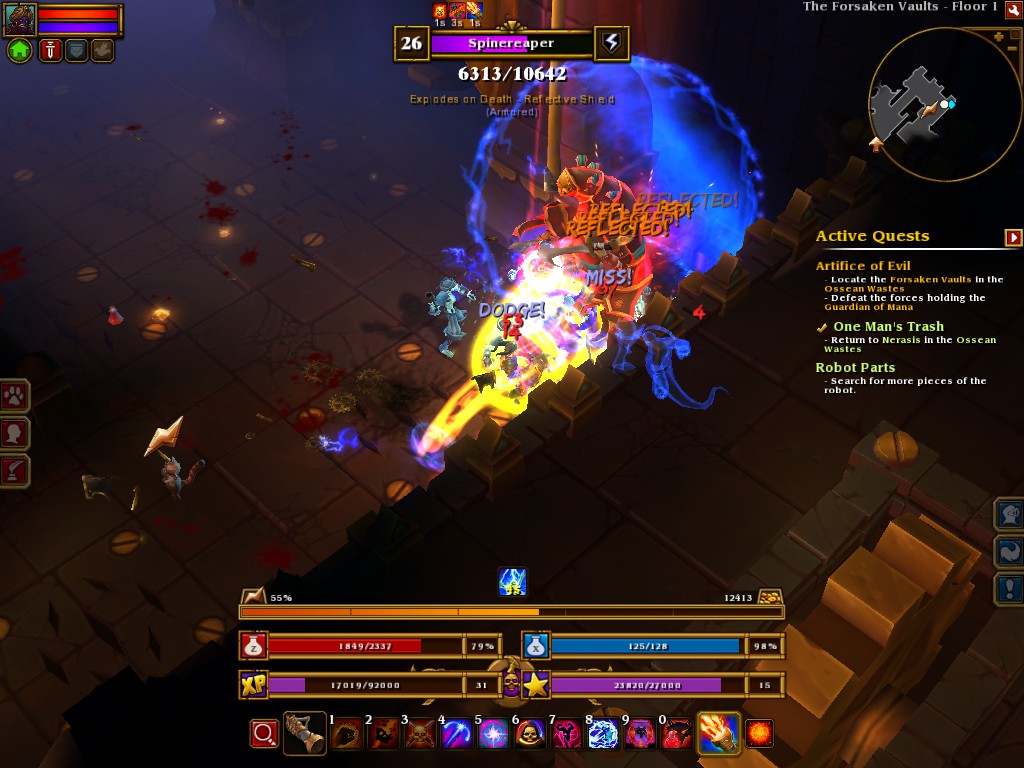The width and height of the screenshot is (1024, 768).
Task: Click the cannon weapon slot on hotbar
Action: pyautogui.click(x=304, y=733)
